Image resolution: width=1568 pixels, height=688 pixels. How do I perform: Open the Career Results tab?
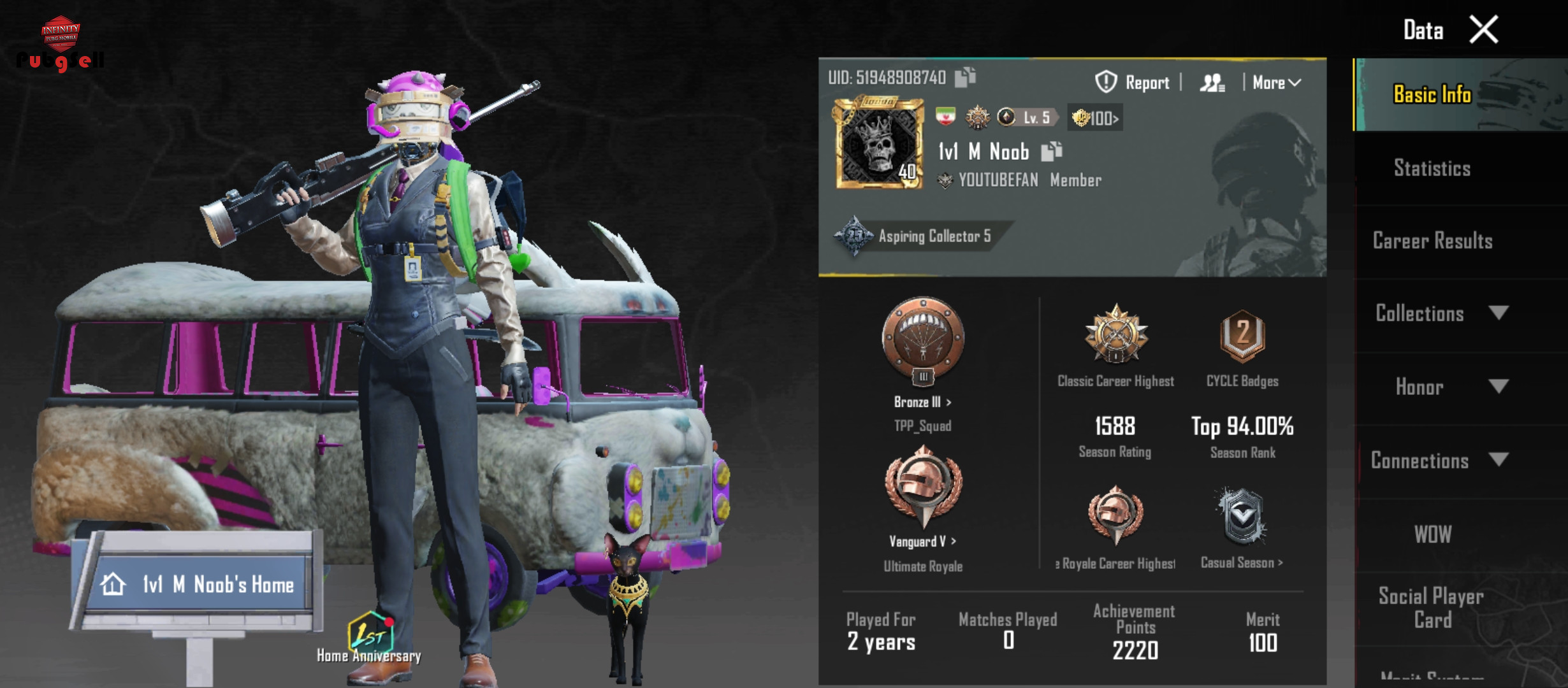tap(1432, 241)
